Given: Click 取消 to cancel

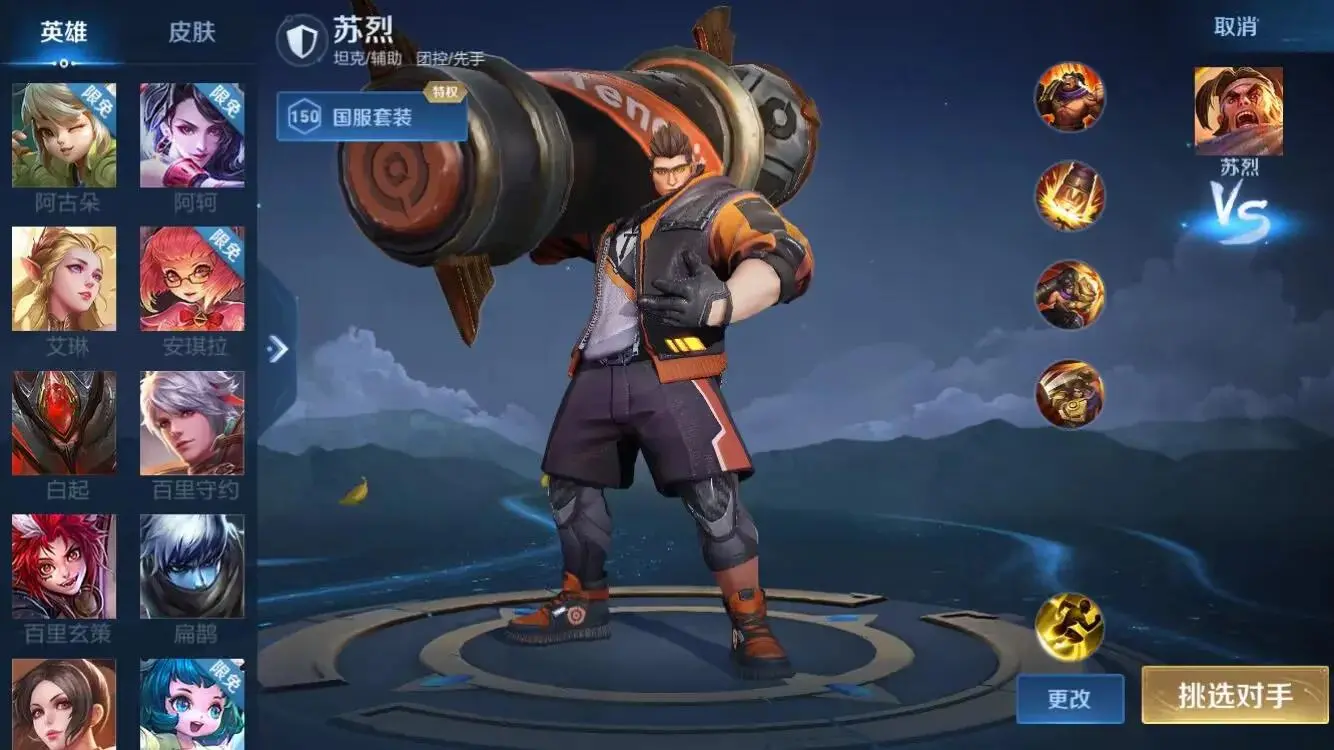Looking at the screenshot, I should coord(1235,27).
